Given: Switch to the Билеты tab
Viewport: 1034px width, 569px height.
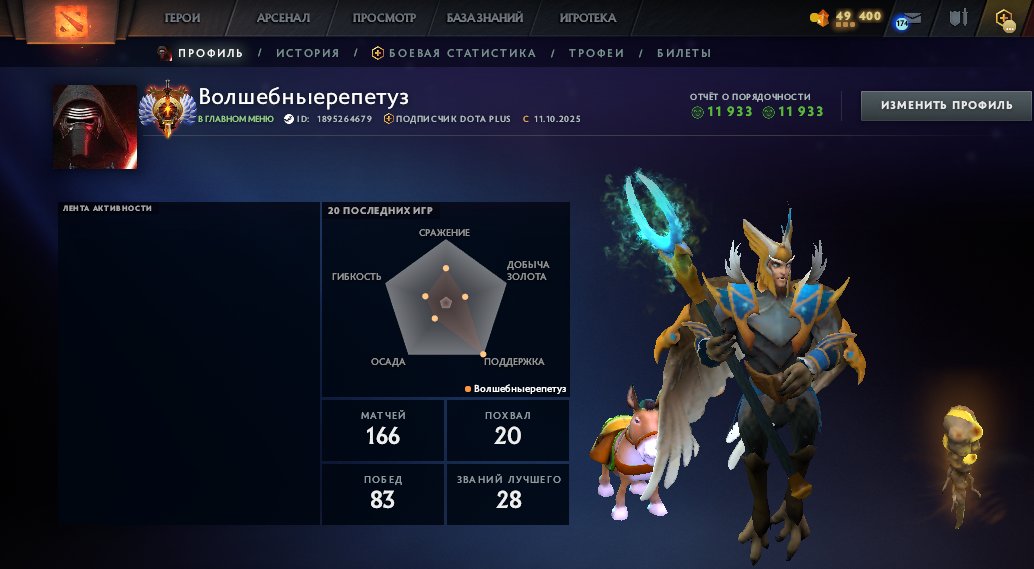Looking at the screenshot, I should 684,53.
